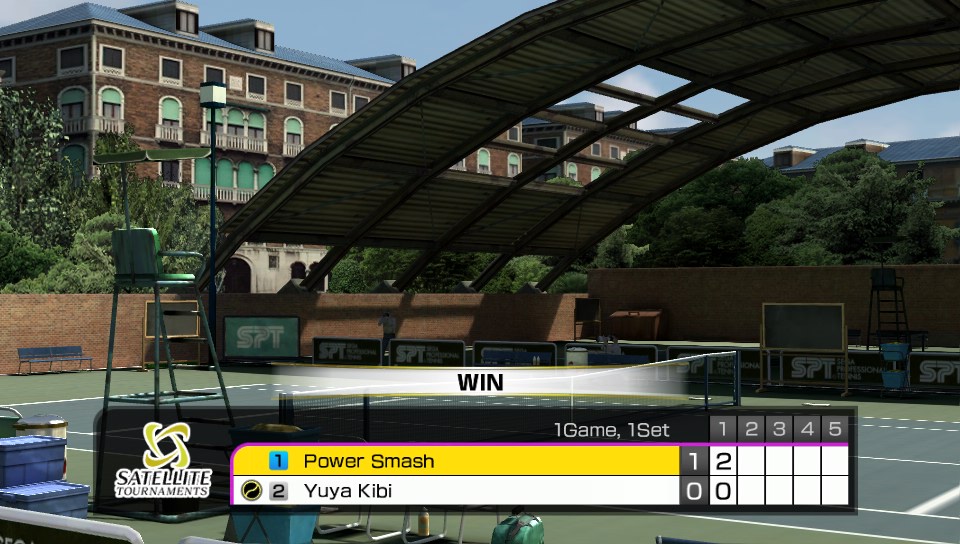
Task: Select the Yuya Kibi player row
Action: [x=456, y=491]
